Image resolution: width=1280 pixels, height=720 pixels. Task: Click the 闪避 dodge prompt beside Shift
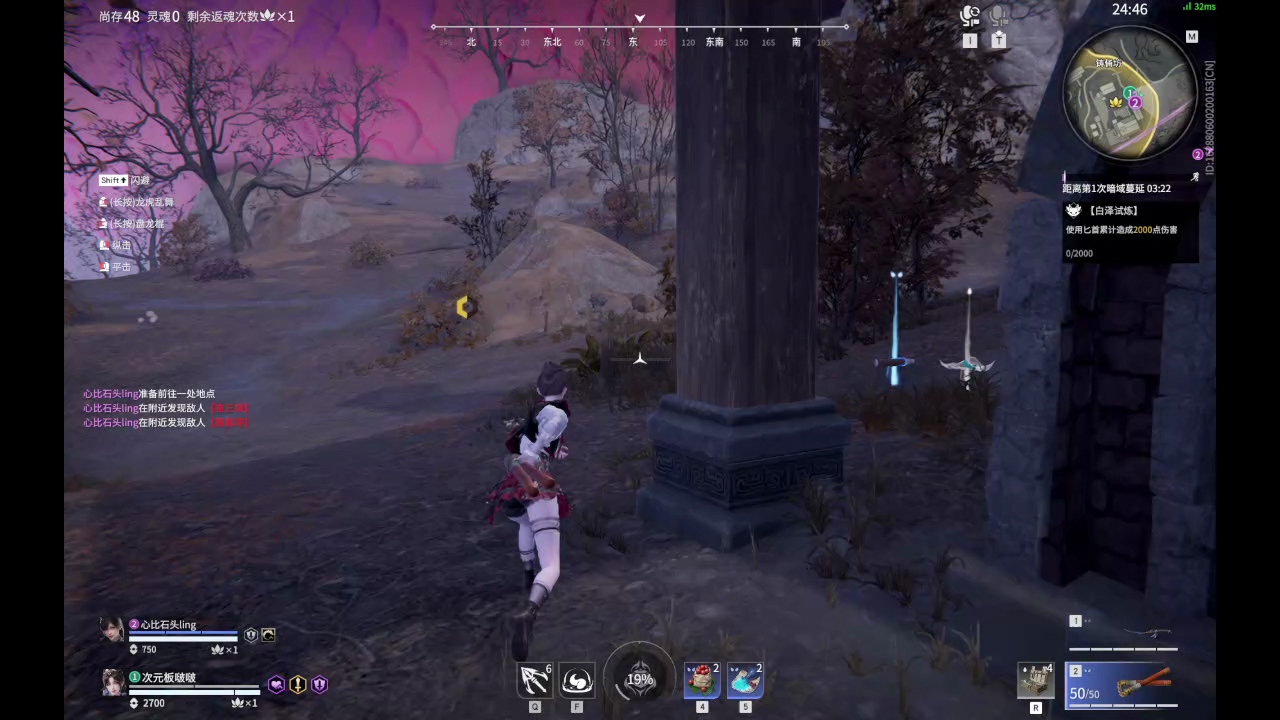[140, 180]
